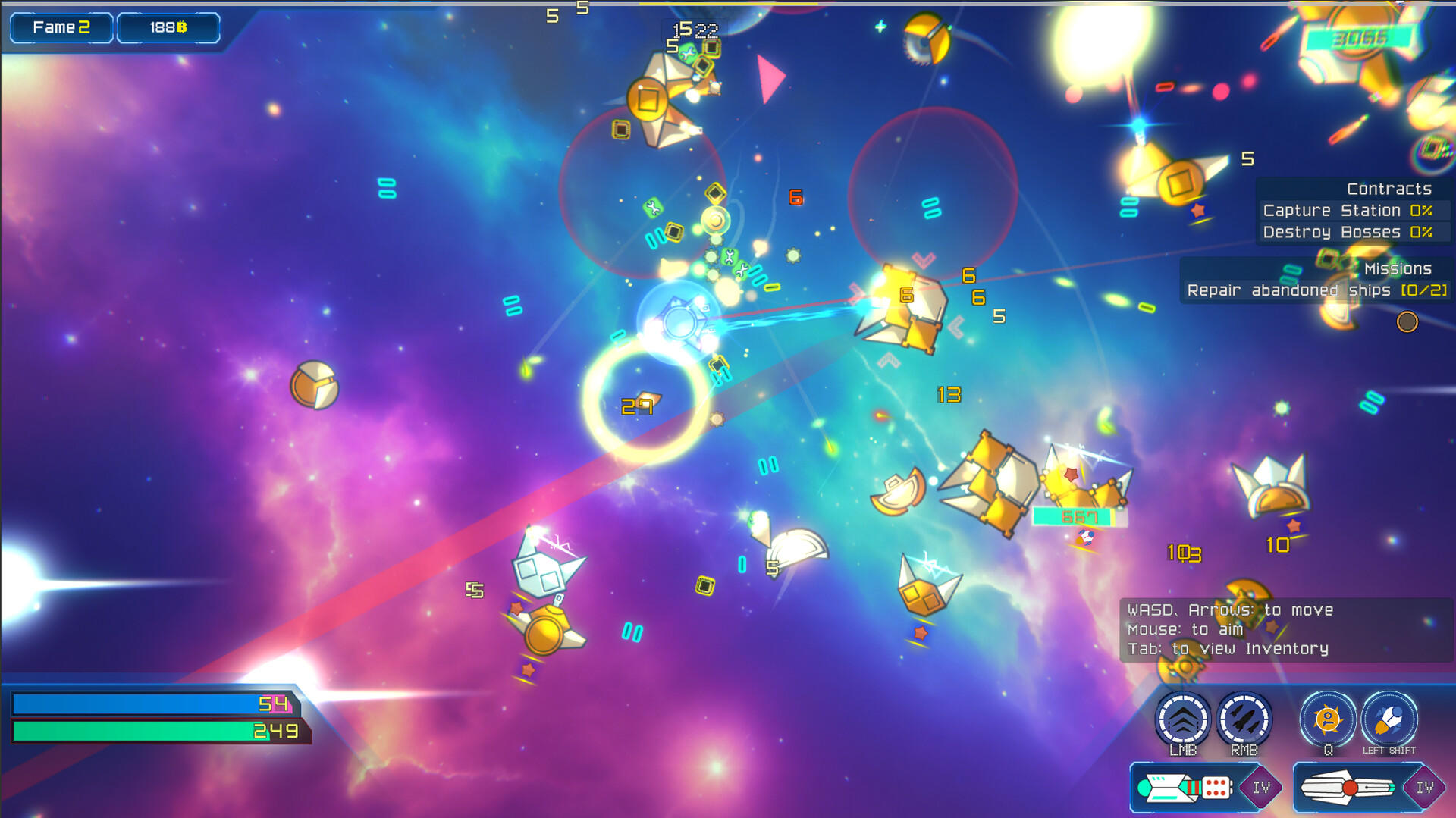
Task: Click the Fame 2 badge
Action: click(x=61, y=27)
